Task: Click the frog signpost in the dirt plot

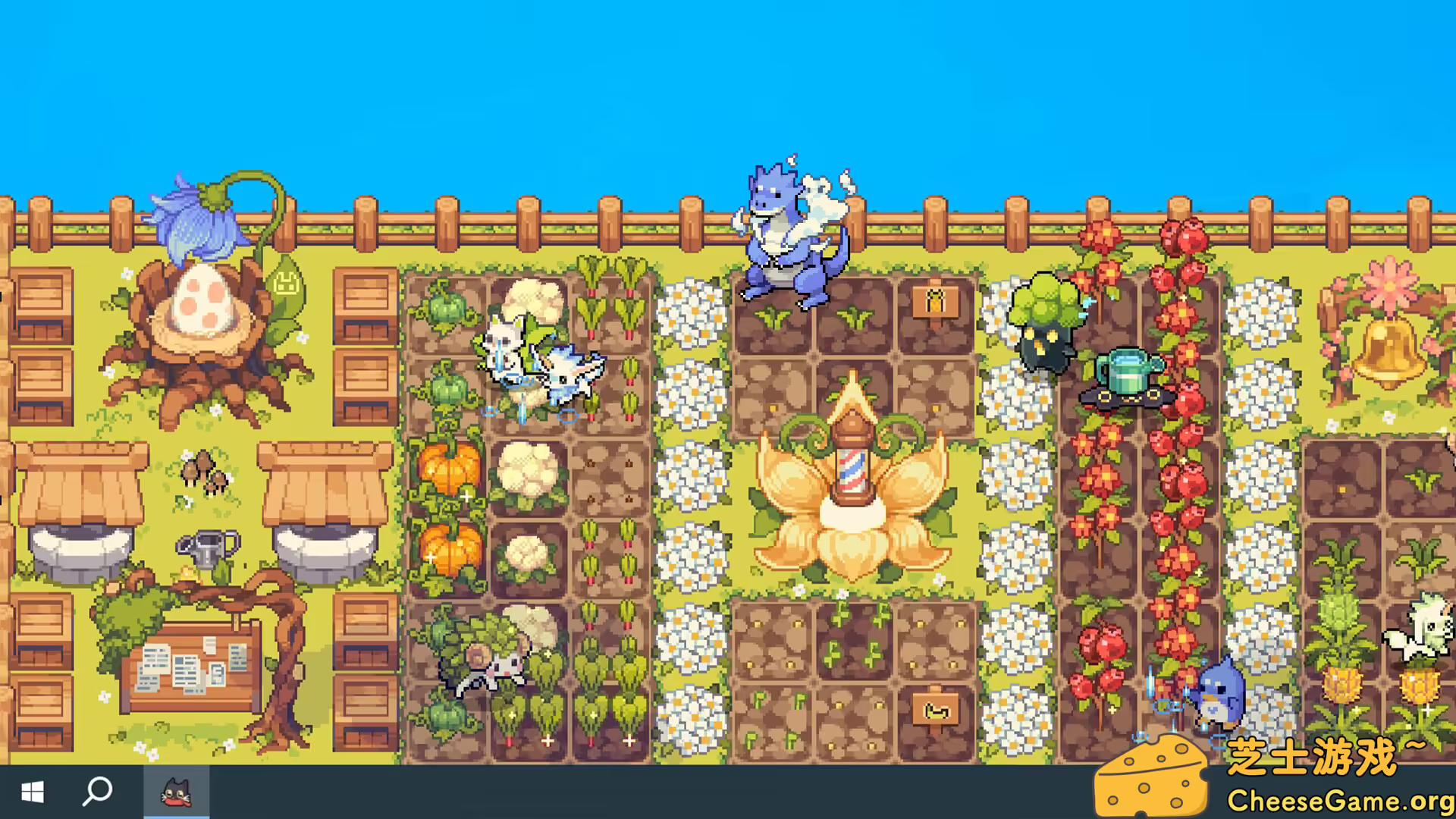Action: (936, 300)
